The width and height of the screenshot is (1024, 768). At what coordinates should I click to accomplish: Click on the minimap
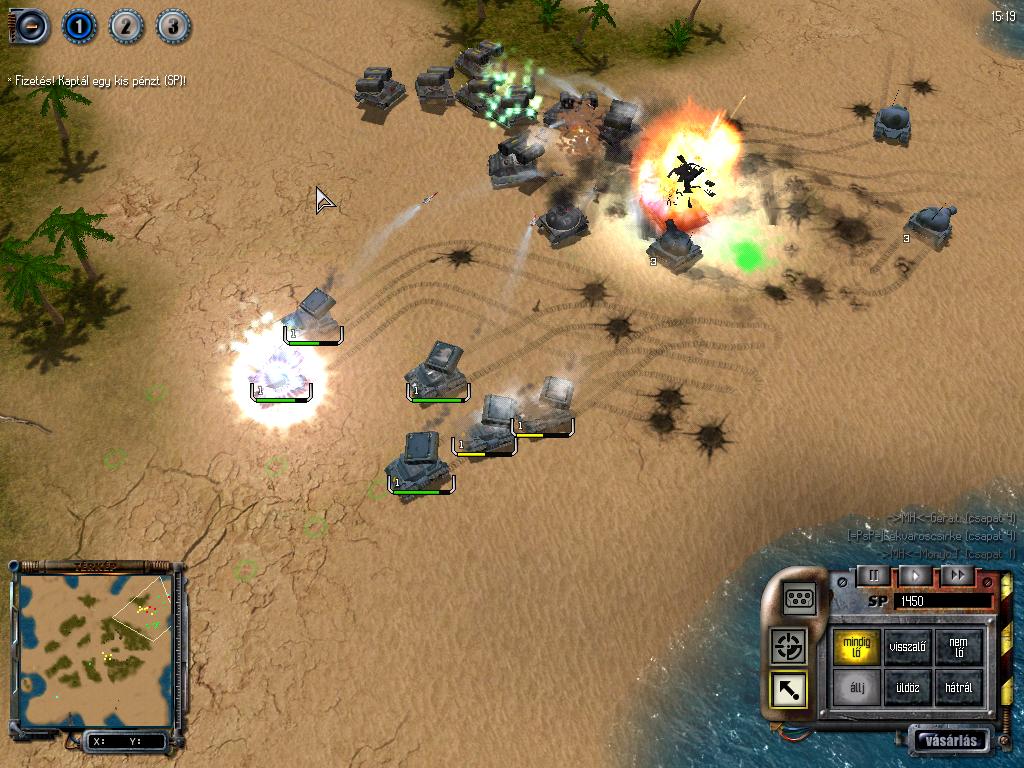point(97,650)
